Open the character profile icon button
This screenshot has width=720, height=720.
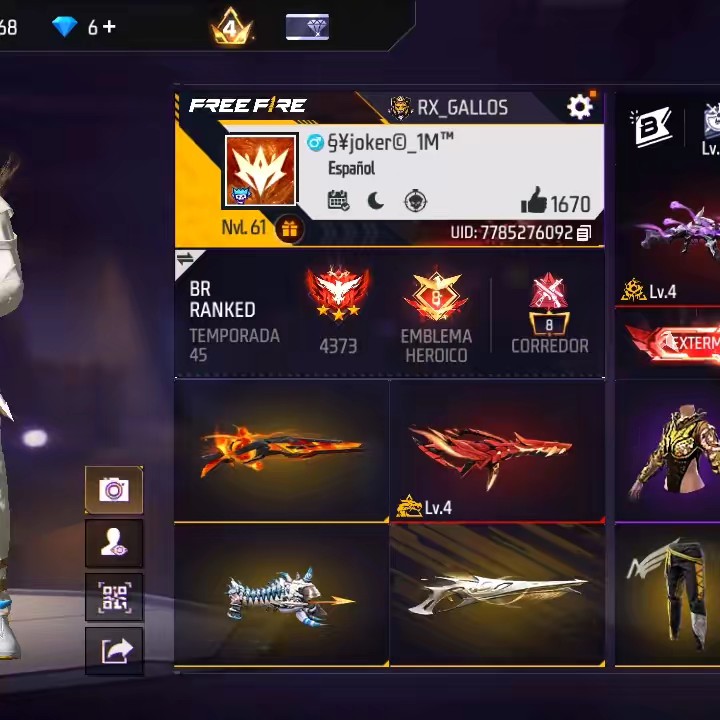coord(114,543)
